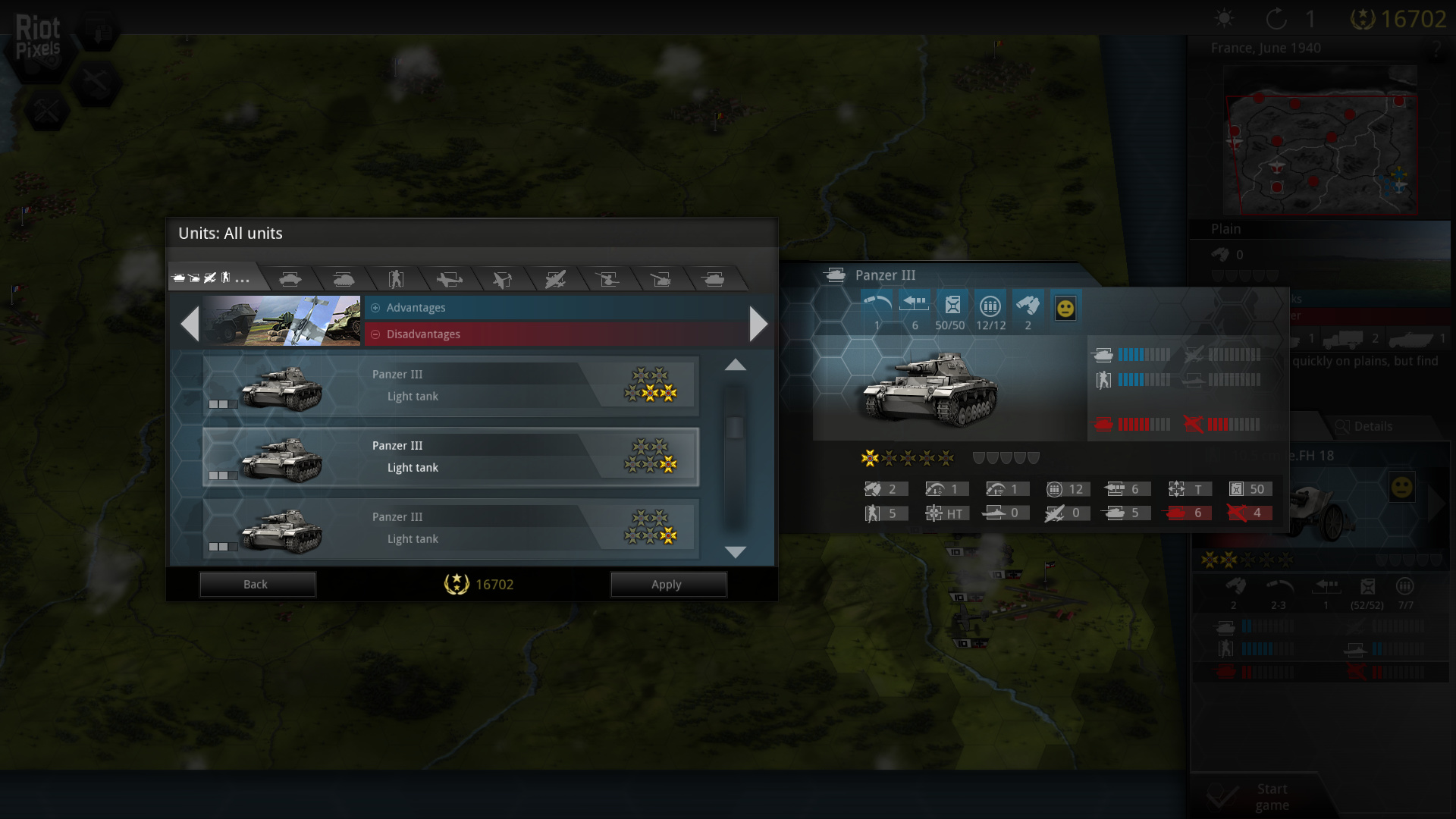Viewport: 1456px width, 819px height.
Task: Click the right arrow next to Advantages
Action: tap(758, 324)
